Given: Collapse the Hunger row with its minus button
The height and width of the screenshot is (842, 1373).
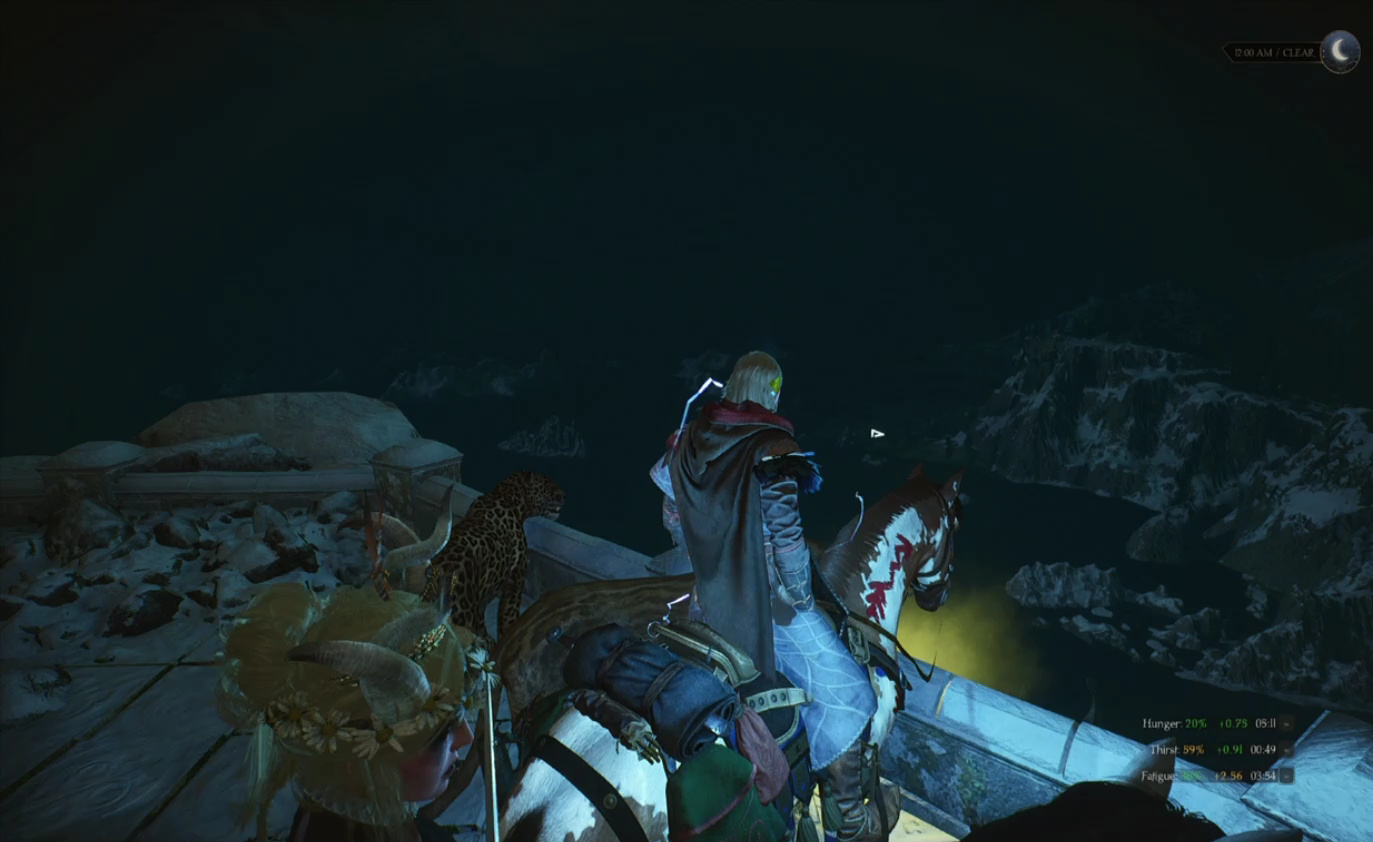Looking at the screenshot, I should (1287, 723).
